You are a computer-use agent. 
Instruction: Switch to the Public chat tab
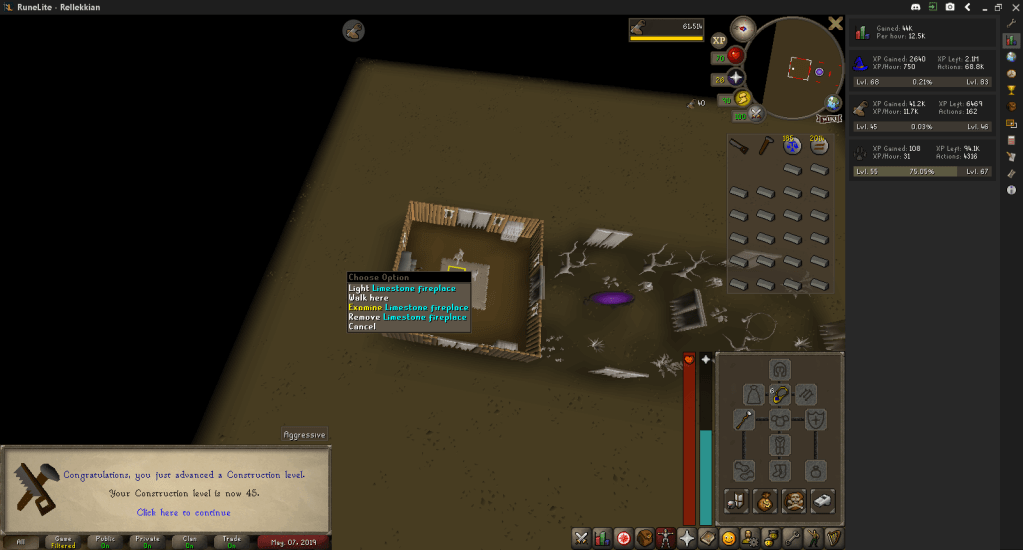coord(106,542)
